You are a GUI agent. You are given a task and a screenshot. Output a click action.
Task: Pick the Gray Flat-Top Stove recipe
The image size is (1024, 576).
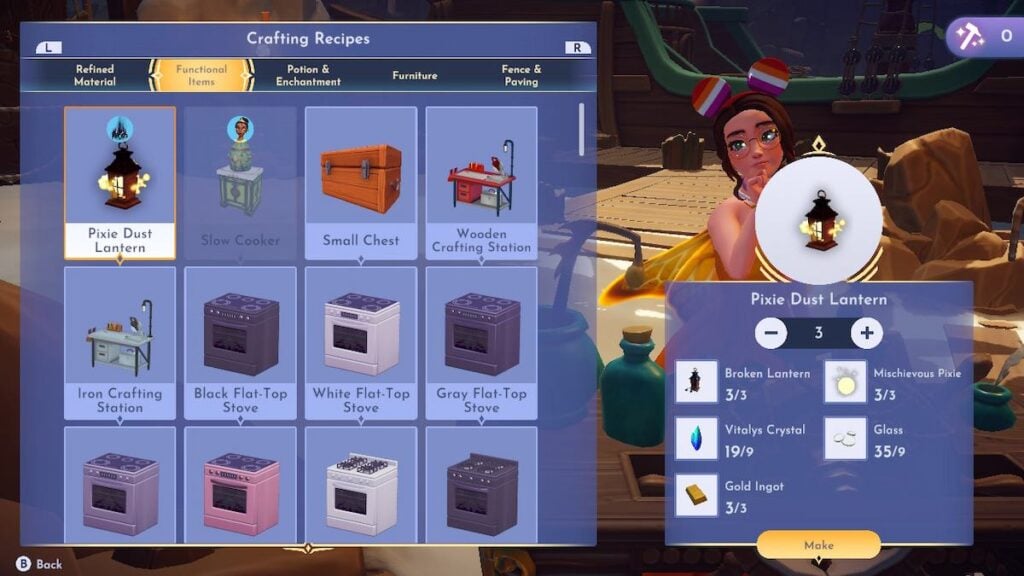481,342
